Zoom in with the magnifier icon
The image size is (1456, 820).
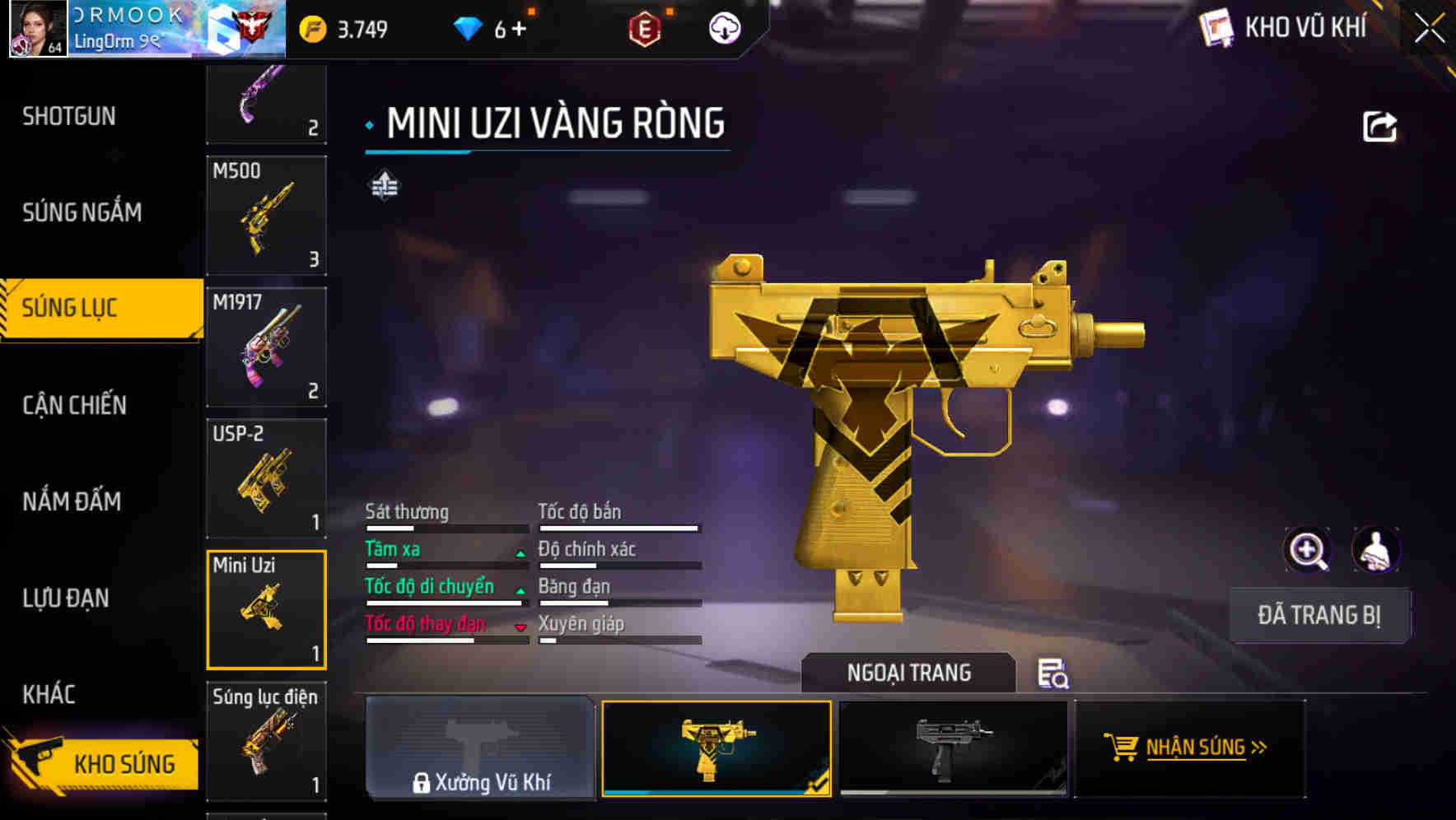(x=1307, y=550)
